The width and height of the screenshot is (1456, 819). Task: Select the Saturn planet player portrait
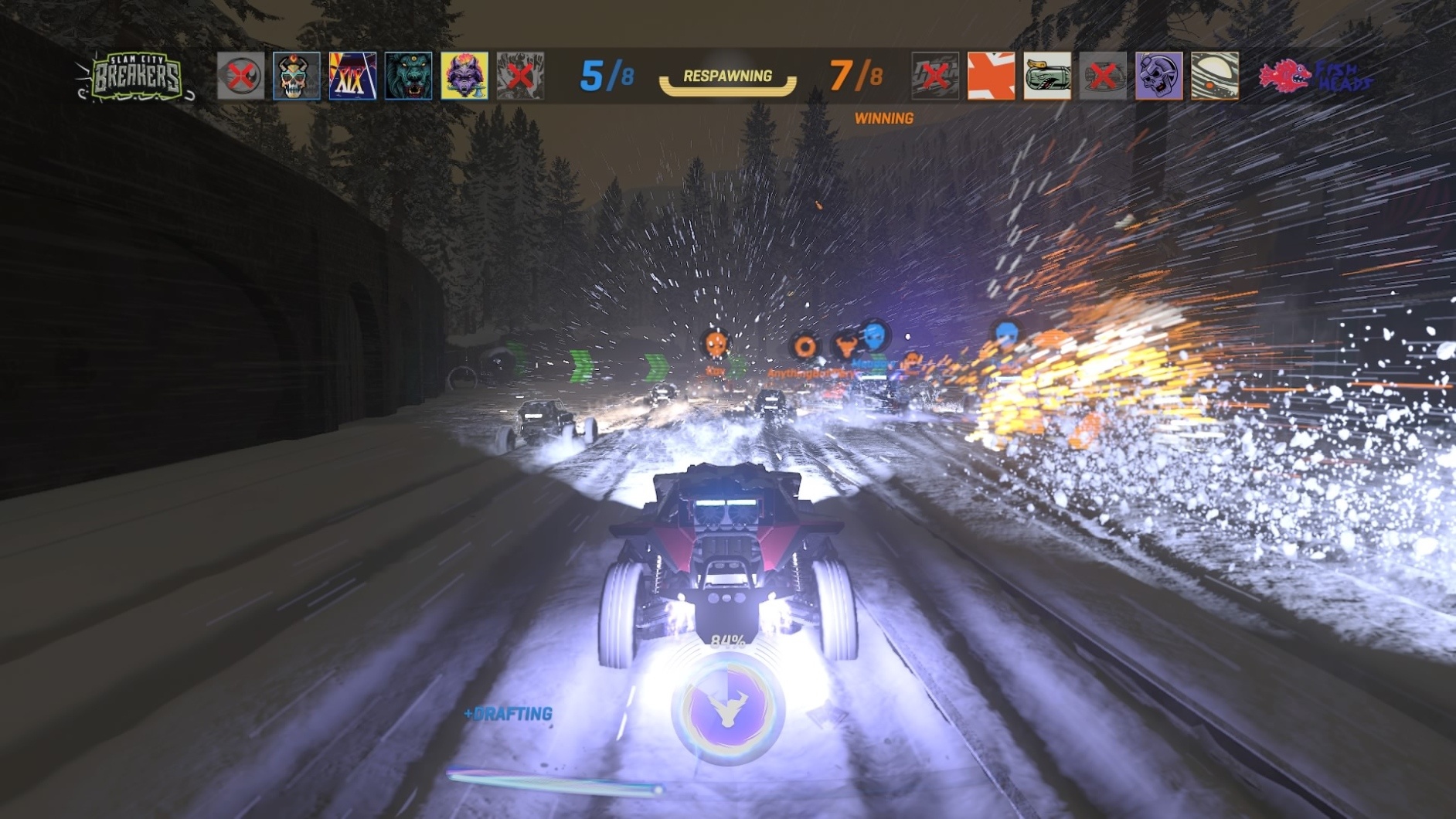coord(1215,77)
